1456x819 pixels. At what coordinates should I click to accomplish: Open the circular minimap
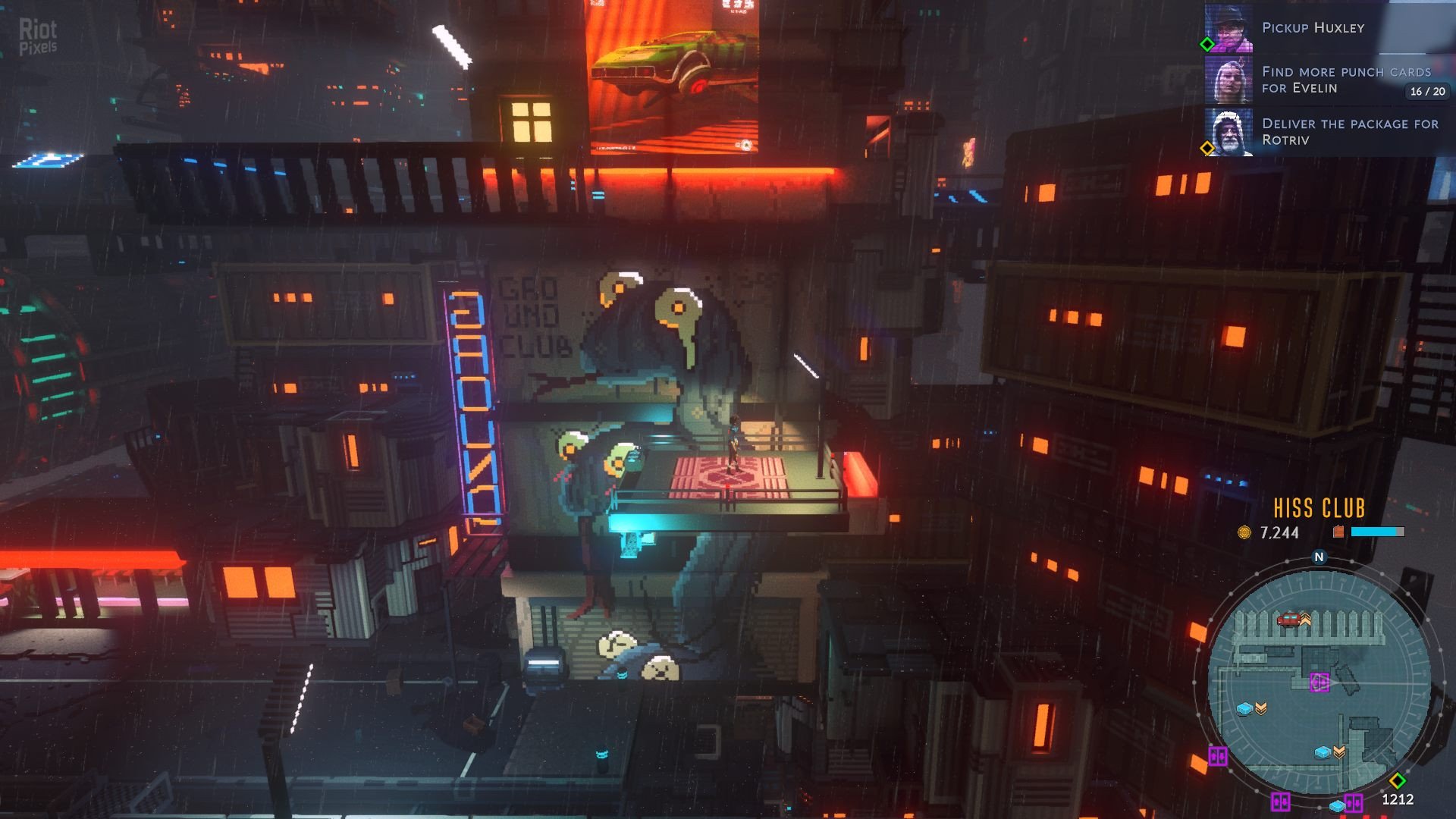click(x=1319, y=681)
